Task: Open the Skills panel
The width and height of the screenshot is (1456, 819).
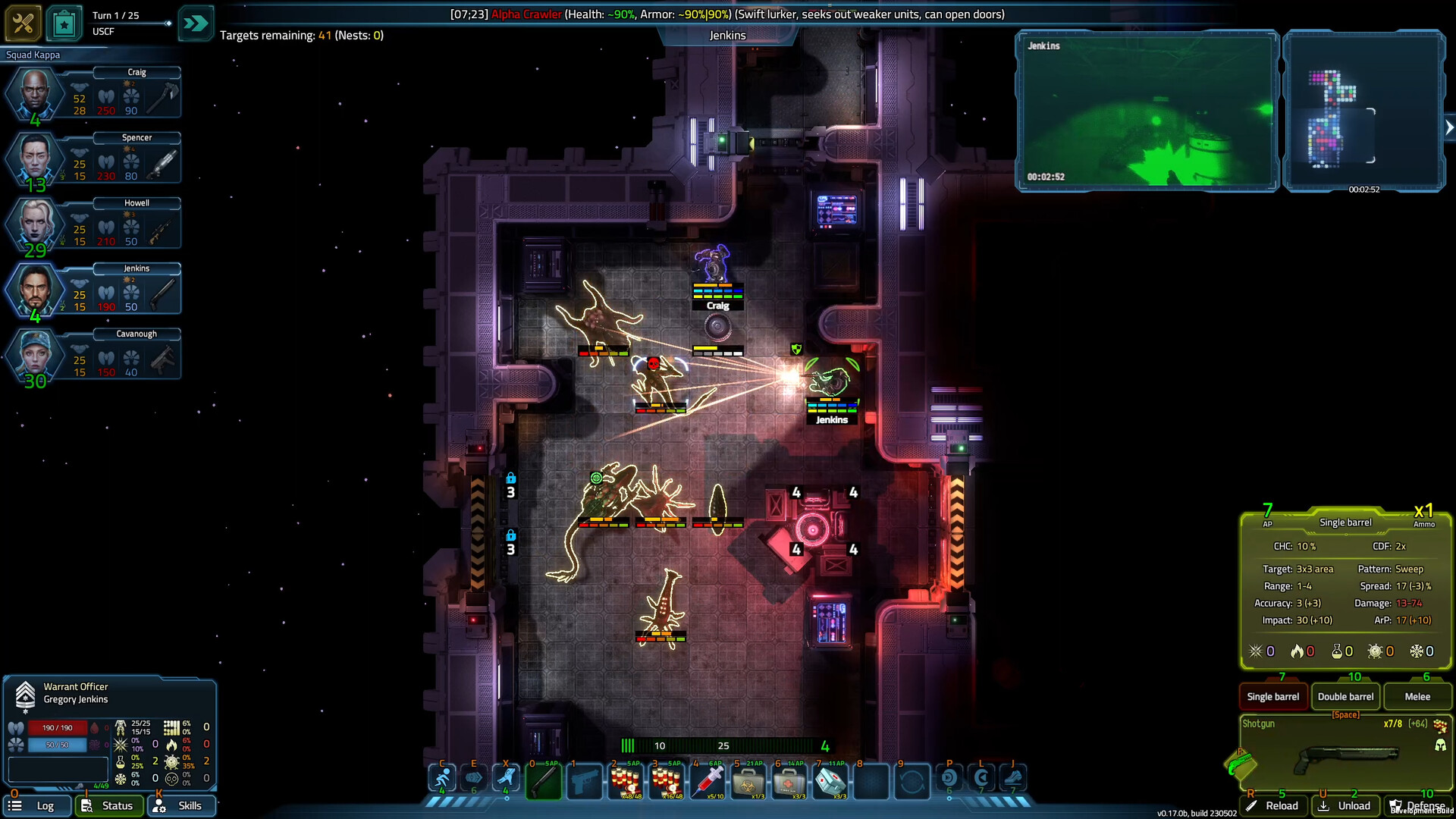Action: 181,805
